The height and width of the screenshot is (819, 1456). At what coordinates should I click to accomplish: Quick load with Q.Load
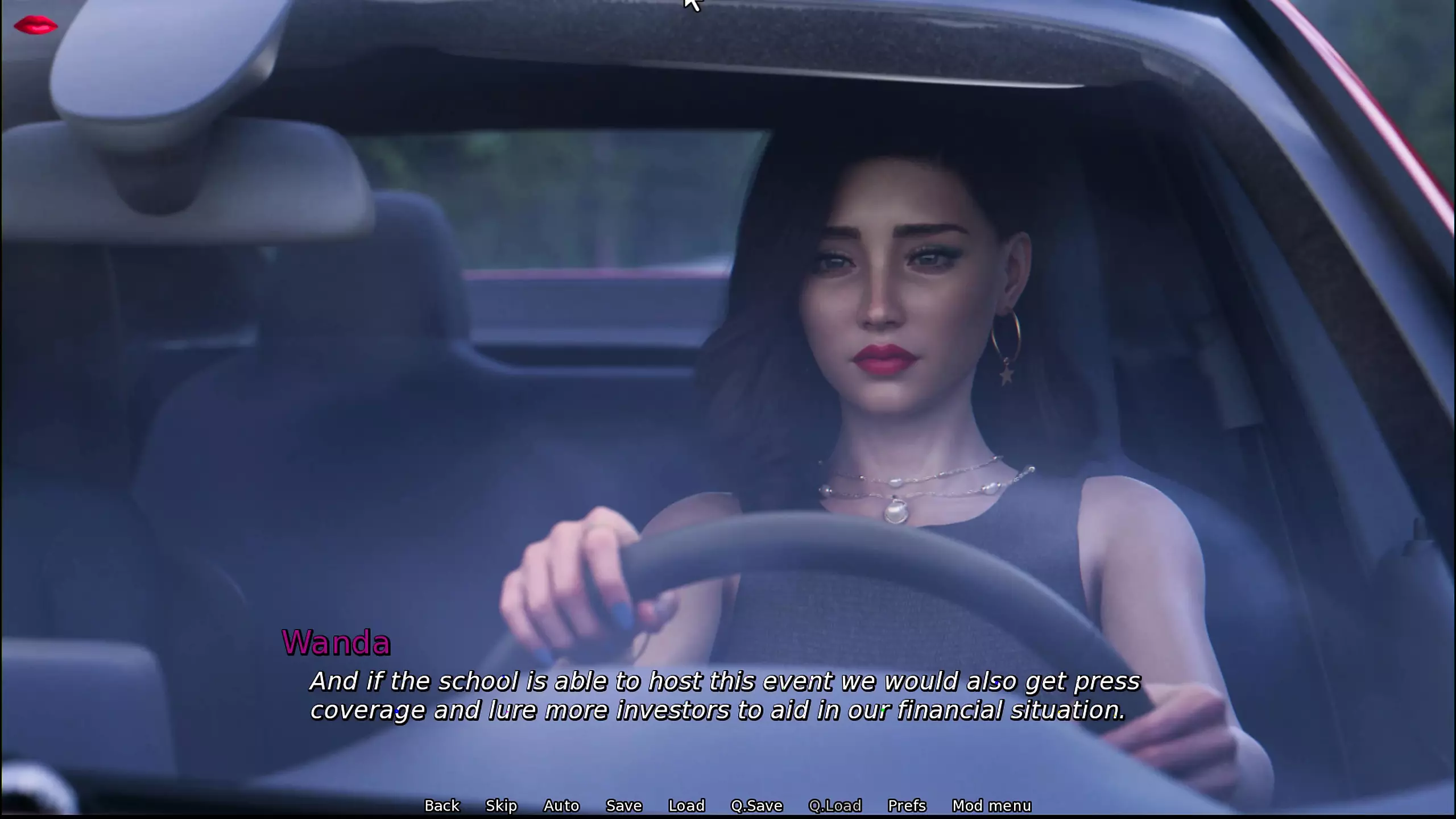click(x=835, y=805)
